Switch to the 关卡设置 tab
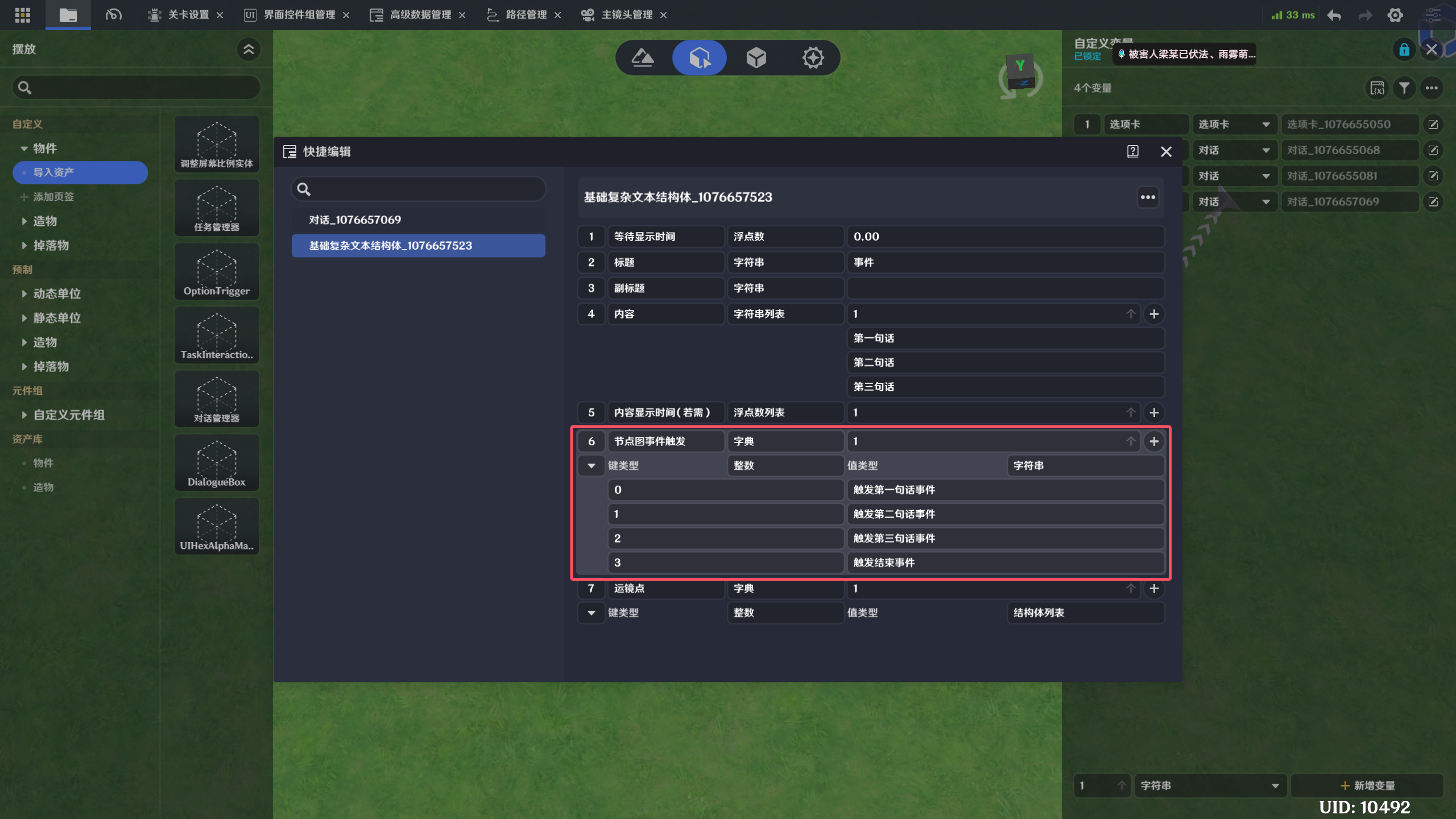Image resolution: width=1456 pixels, height=819 pixels. [188, 15]
